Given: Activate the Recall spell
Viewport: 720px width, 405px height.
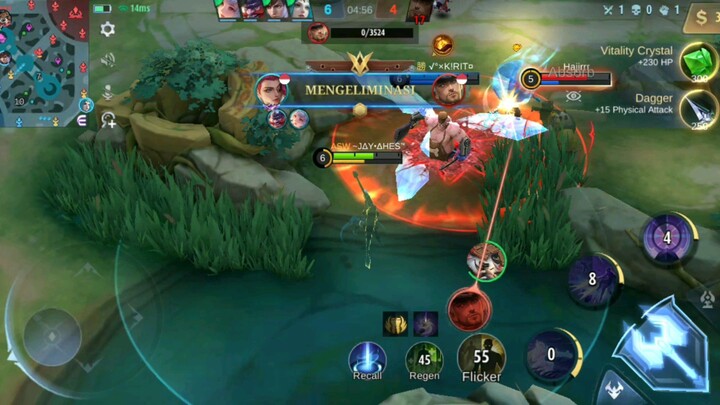Looking at the screenshot, I should [x=367, y=359].
